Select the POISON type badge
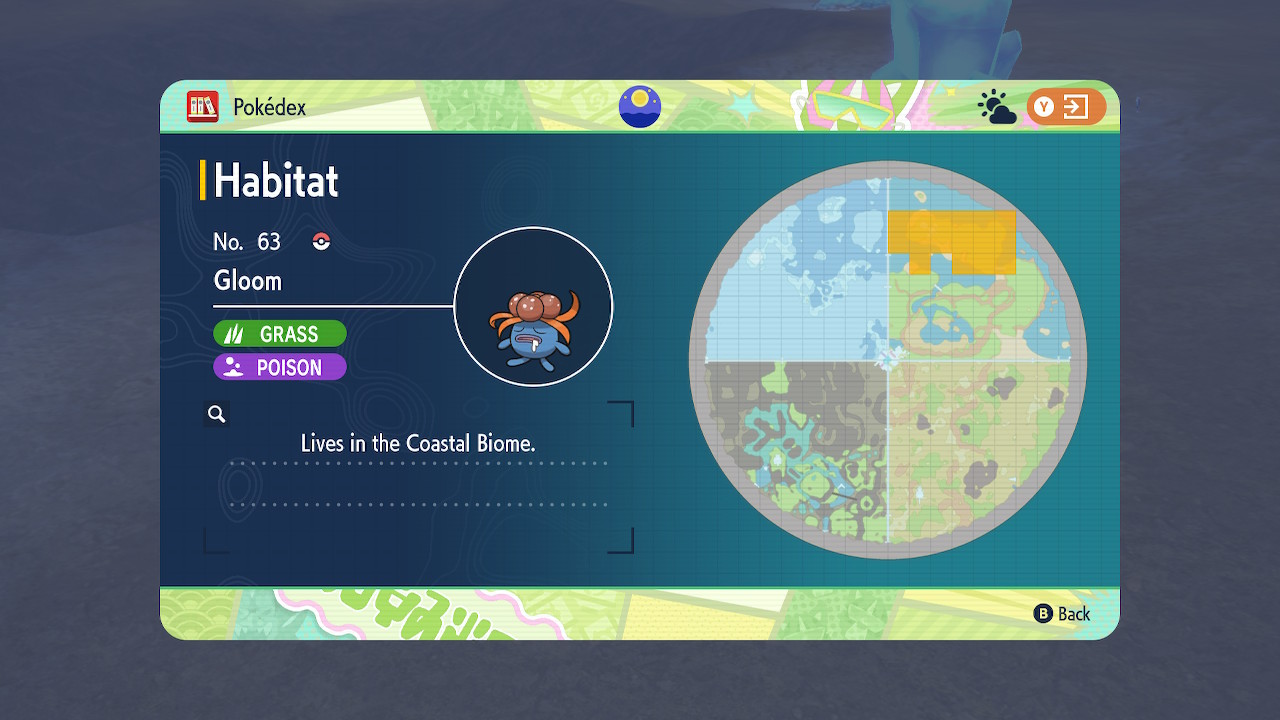The height and width of the screenshot is (720, 1280). 280,367
